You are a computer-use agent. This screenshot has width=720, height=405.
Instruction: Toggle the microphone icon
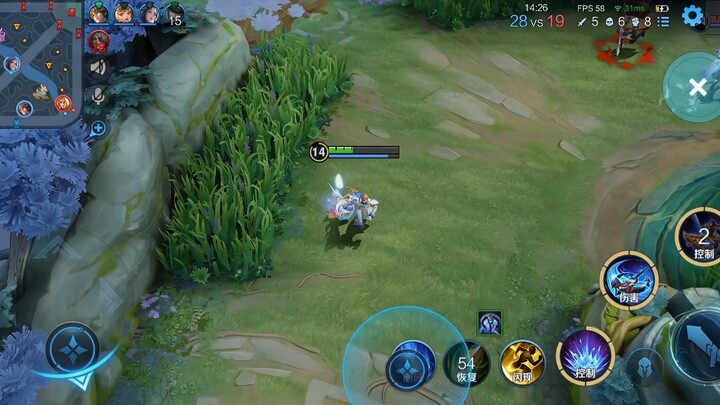pos(98,96)
